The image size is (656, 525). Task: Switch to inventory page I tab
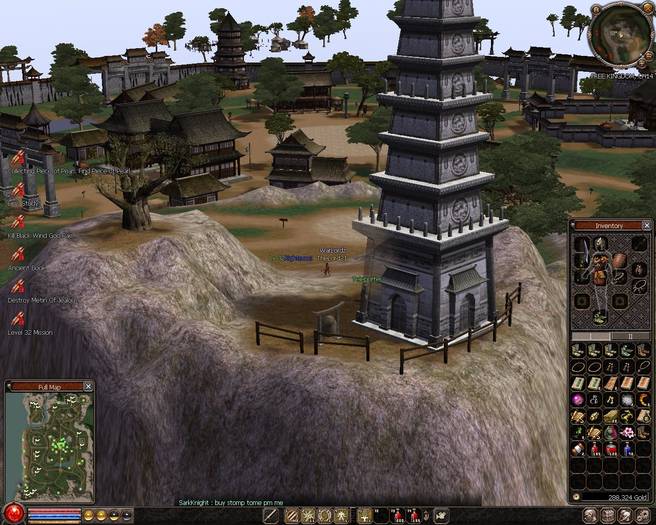coord(590,336)
